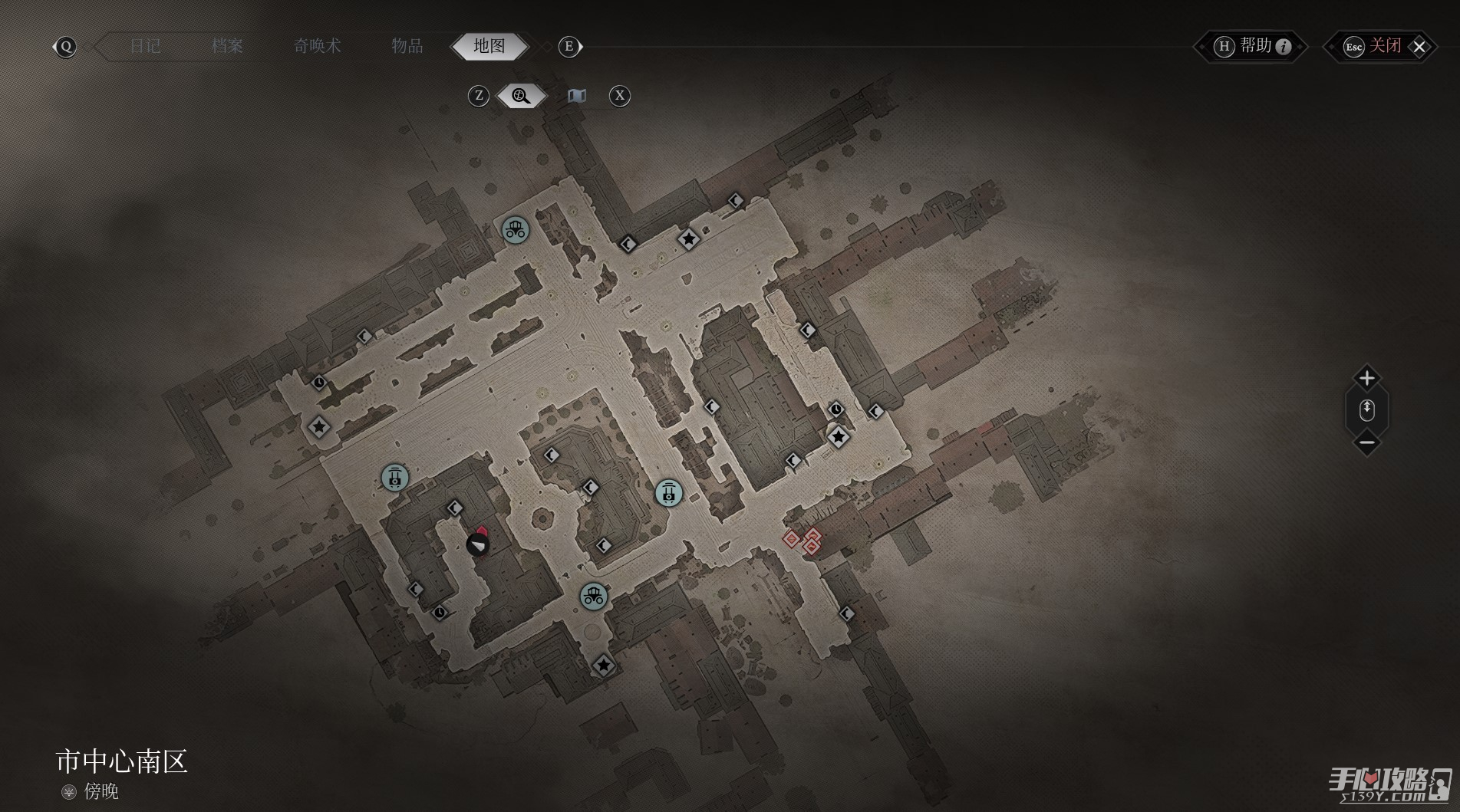The height and width of the screenshot is (812, 1460).
Task: Select the 奇唤术 tab
Action: (317, 46)
